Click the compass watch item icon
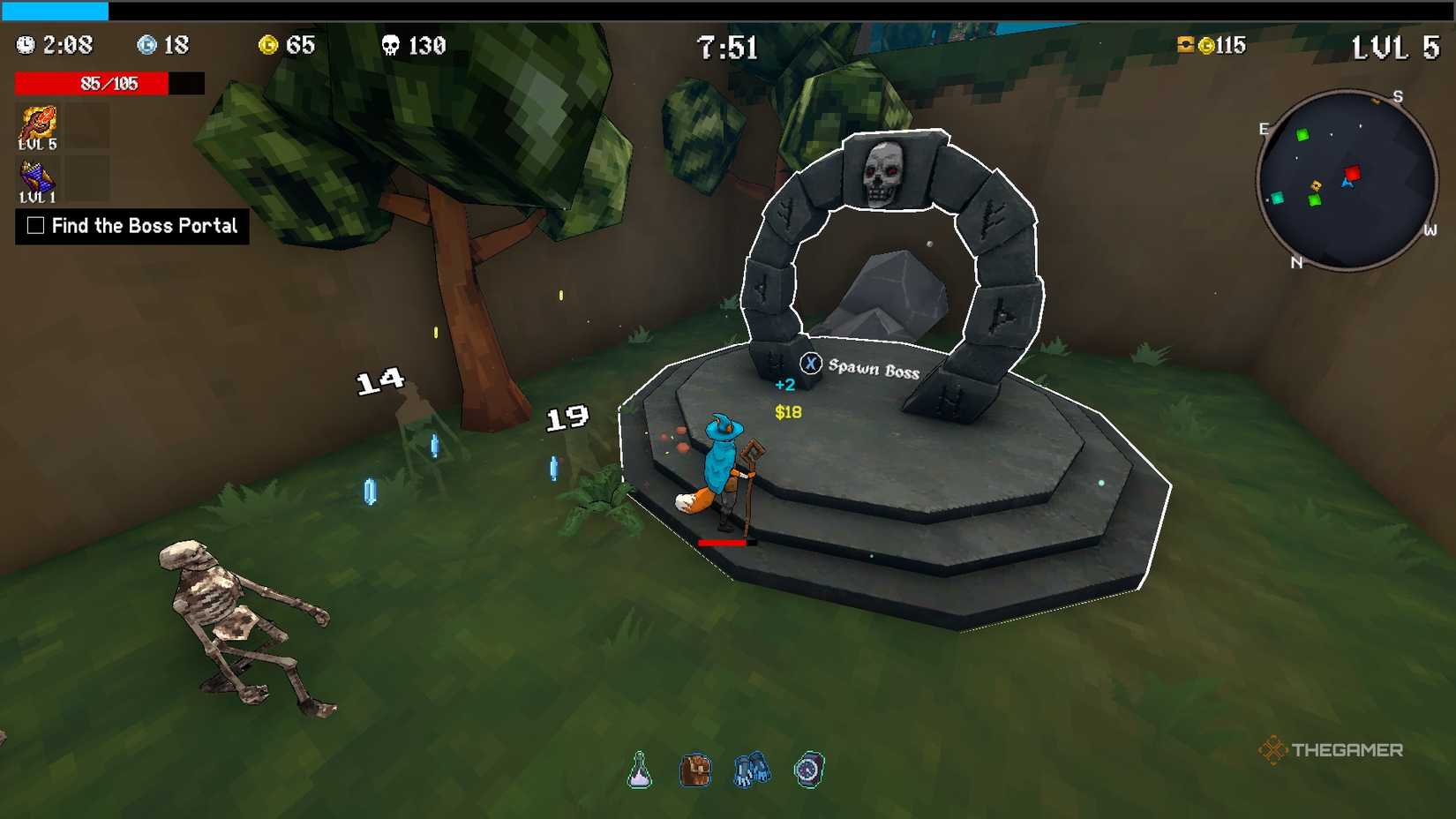1456x819 pixels. (x=809, y=769)
